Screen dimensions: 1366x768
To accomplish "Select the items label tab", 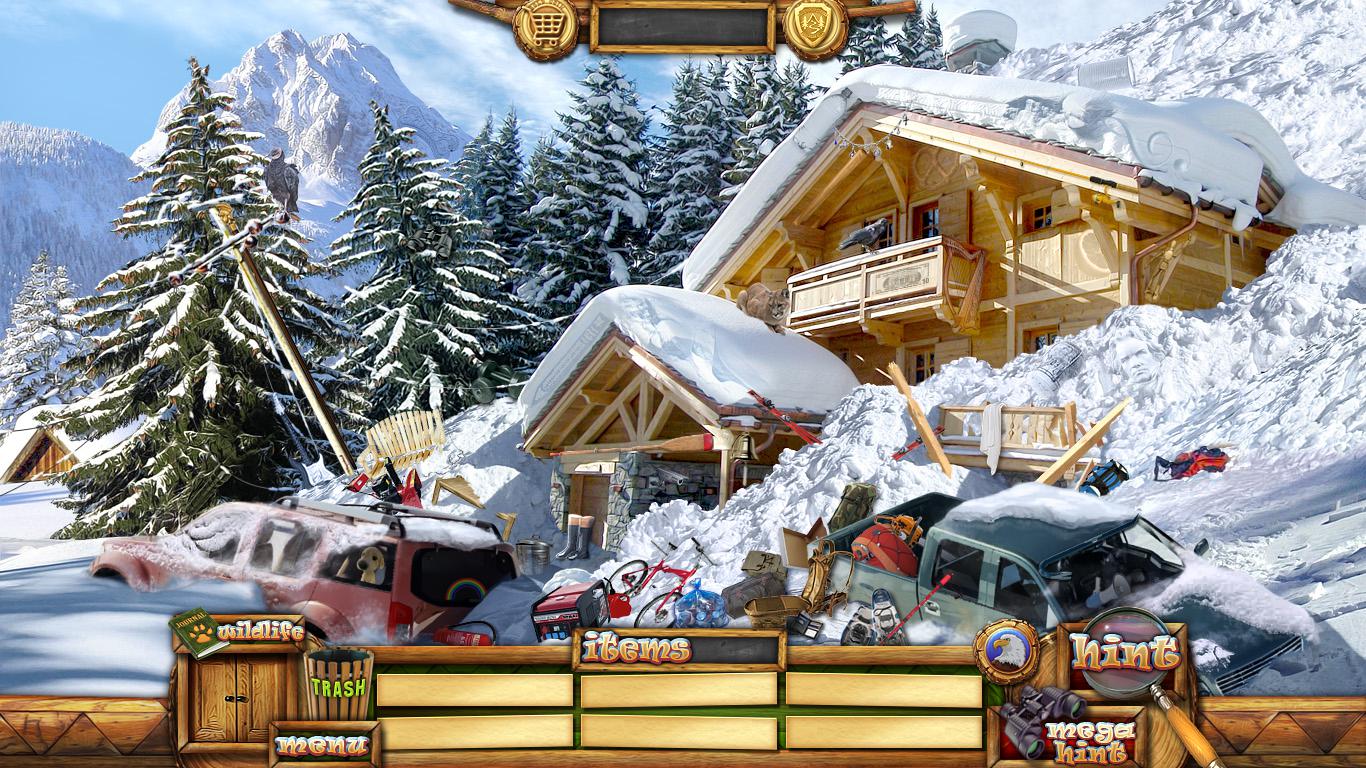I will click(637, 649).
